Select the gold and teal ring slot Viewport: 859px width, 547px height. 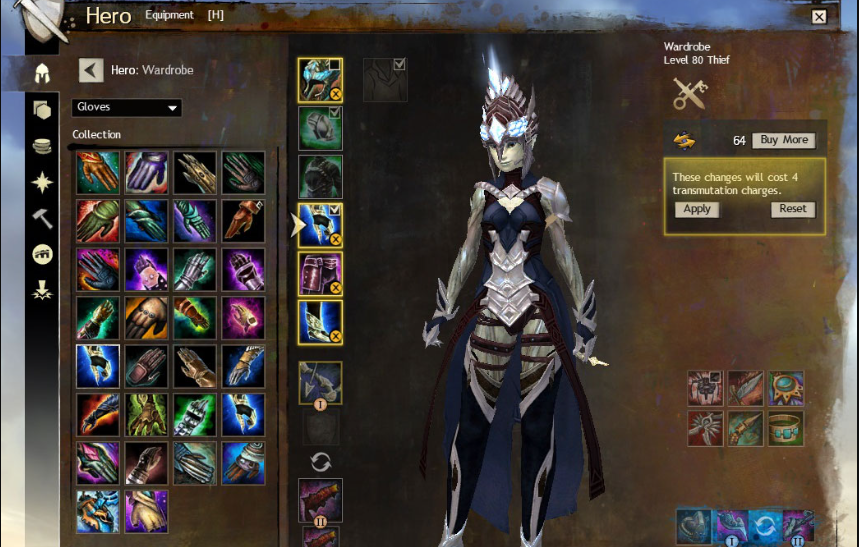click(x=785, y=428)
